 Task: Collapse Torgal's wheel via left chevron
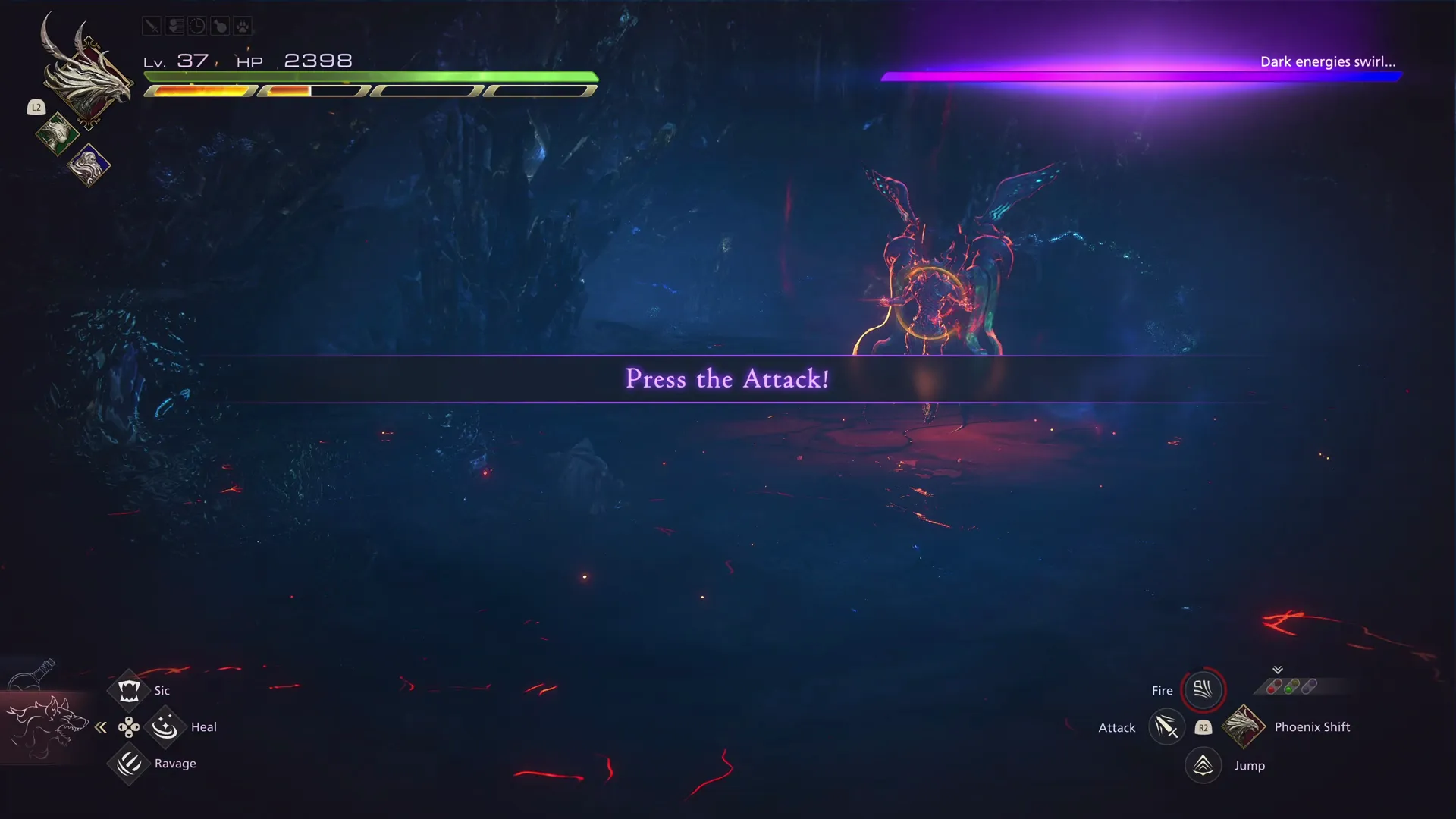(101, 726)
